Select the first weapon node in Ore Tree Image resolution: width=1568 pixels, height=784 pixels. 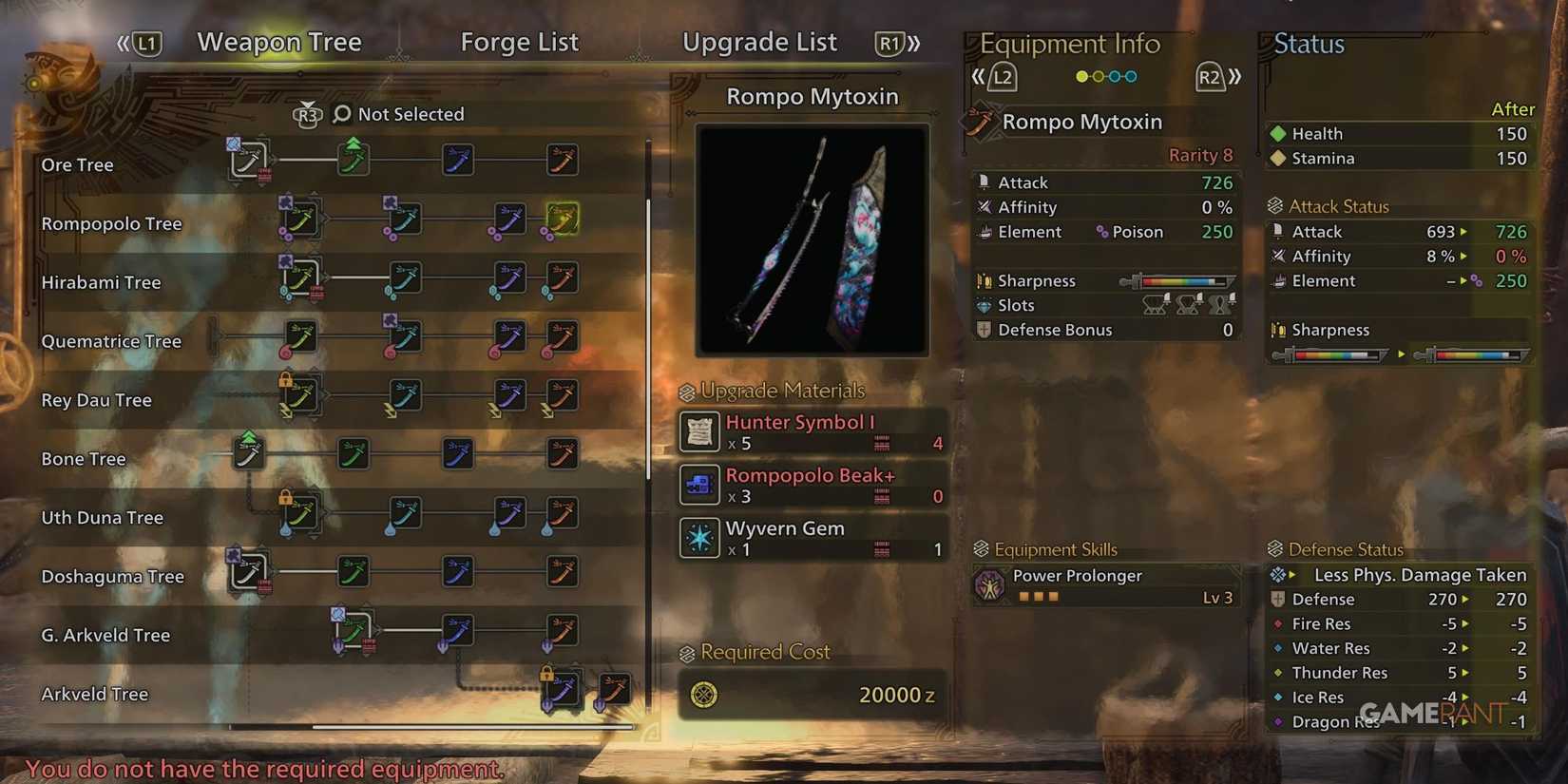[x=251, y=160]
